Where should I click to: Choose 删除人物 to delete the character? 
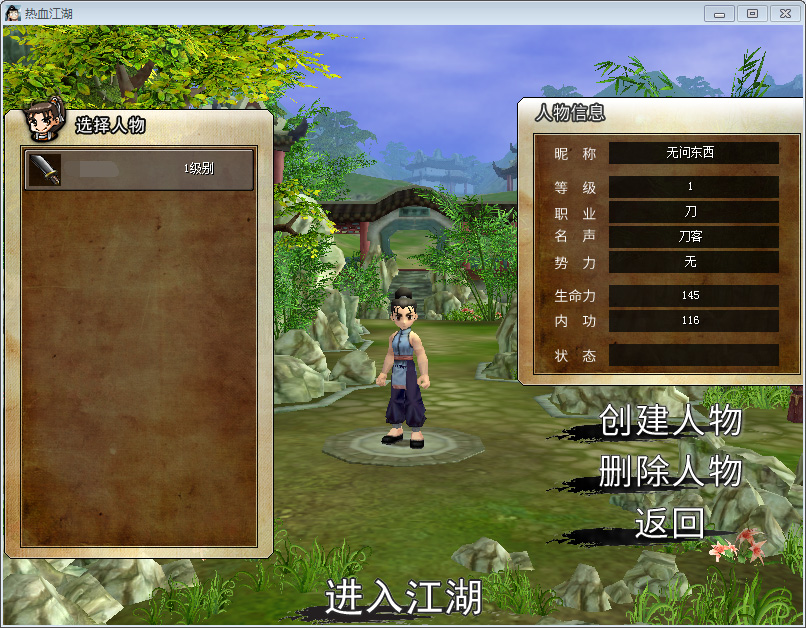[x=670, y=471]
